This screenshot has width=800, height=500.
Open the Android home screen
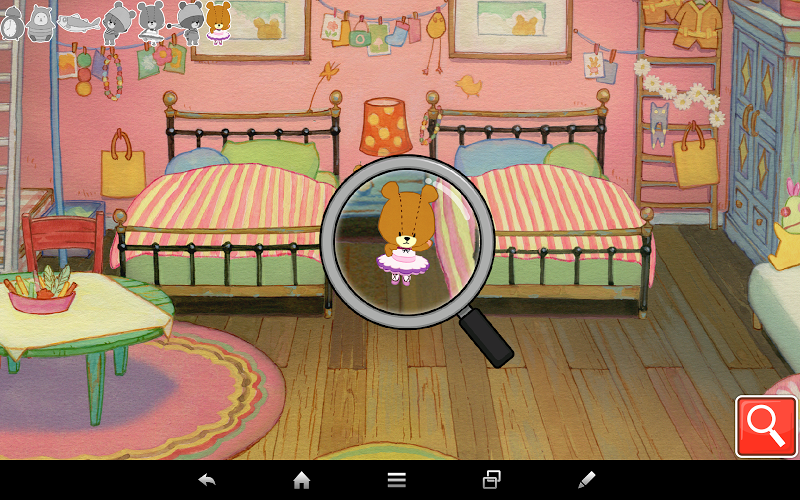click(x=301, y=480)
